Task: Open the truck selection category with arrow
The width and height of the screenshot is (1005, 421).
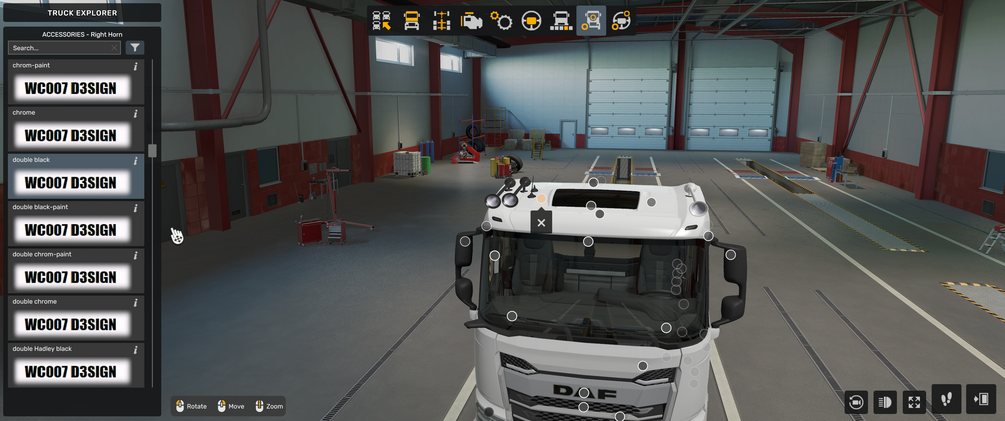Action: pos(382,21)
